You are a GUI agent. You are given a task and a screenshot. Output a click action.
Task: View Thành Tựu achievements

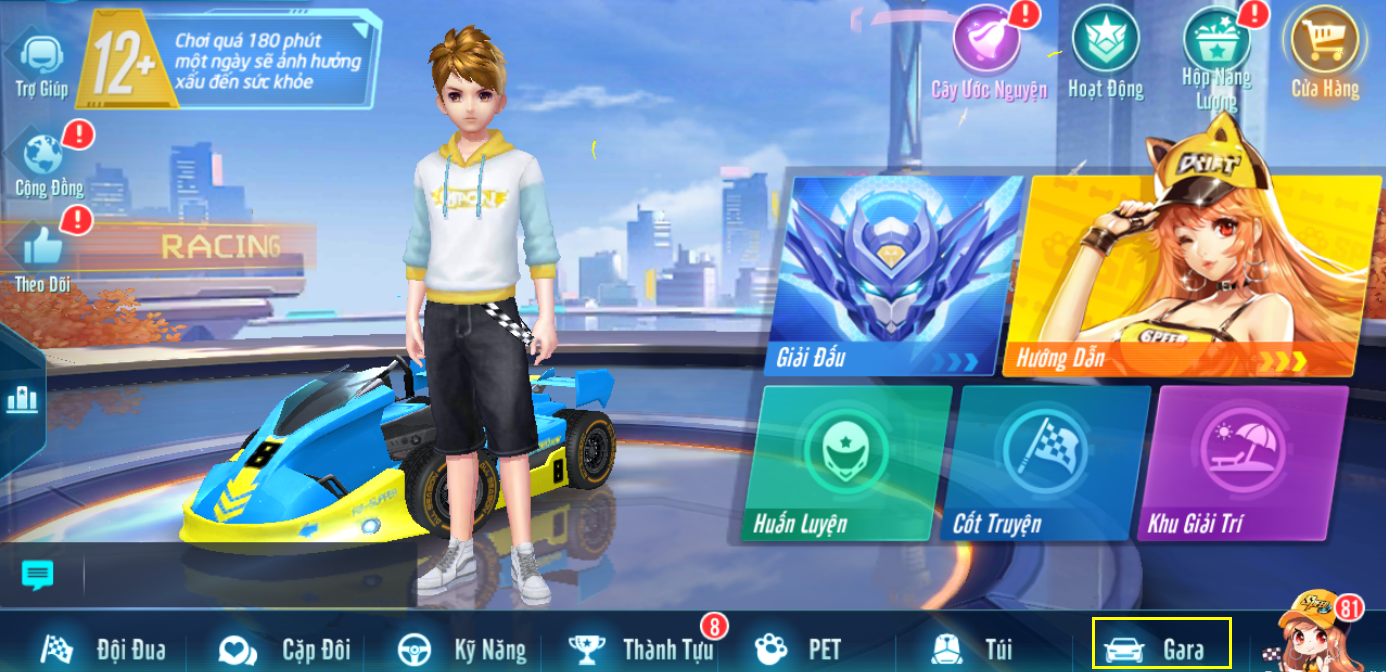(x=642, y=650)
